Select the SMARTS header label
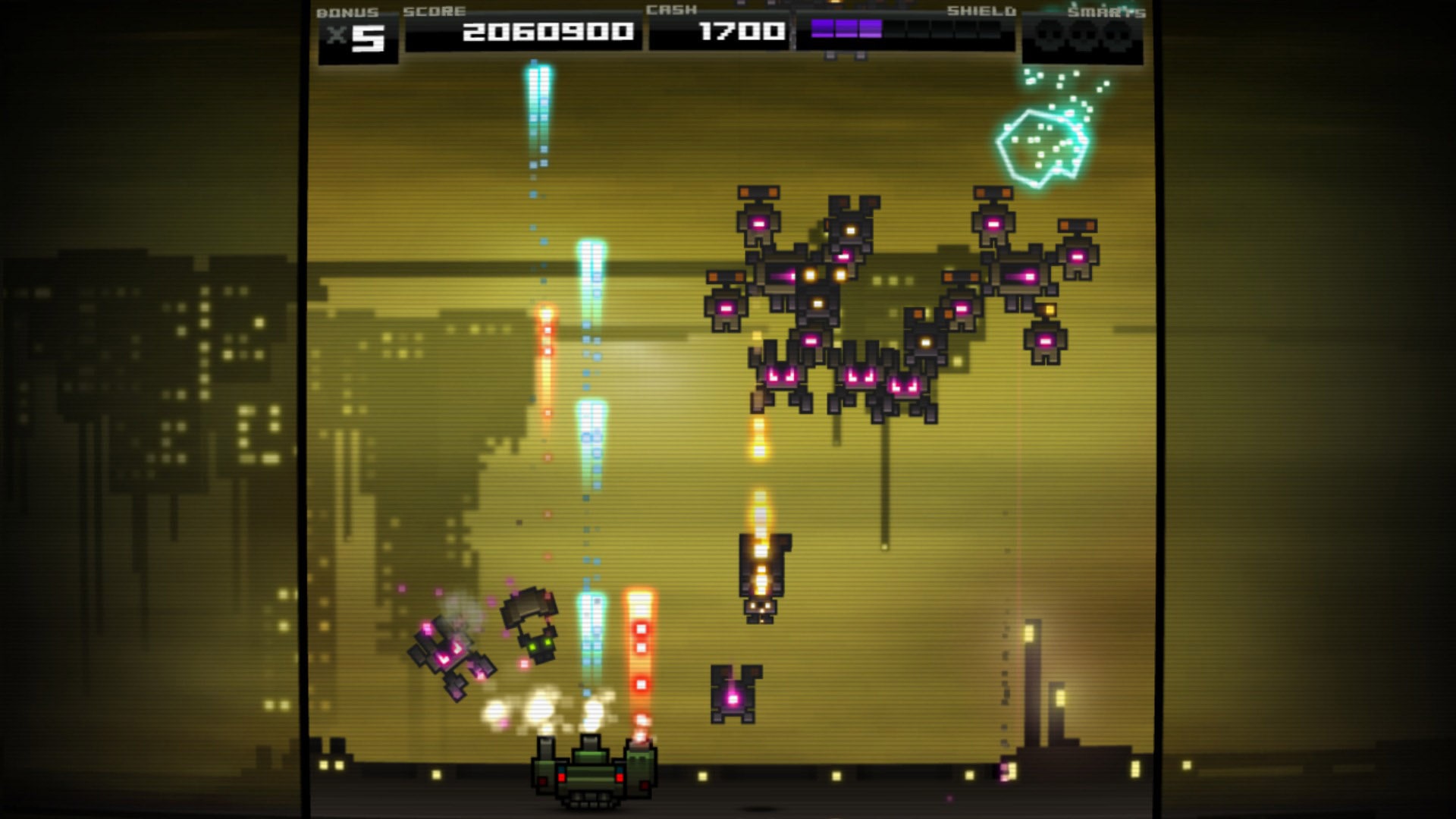The height and width of the screenshot is (819, 1456). [1106, 11]
